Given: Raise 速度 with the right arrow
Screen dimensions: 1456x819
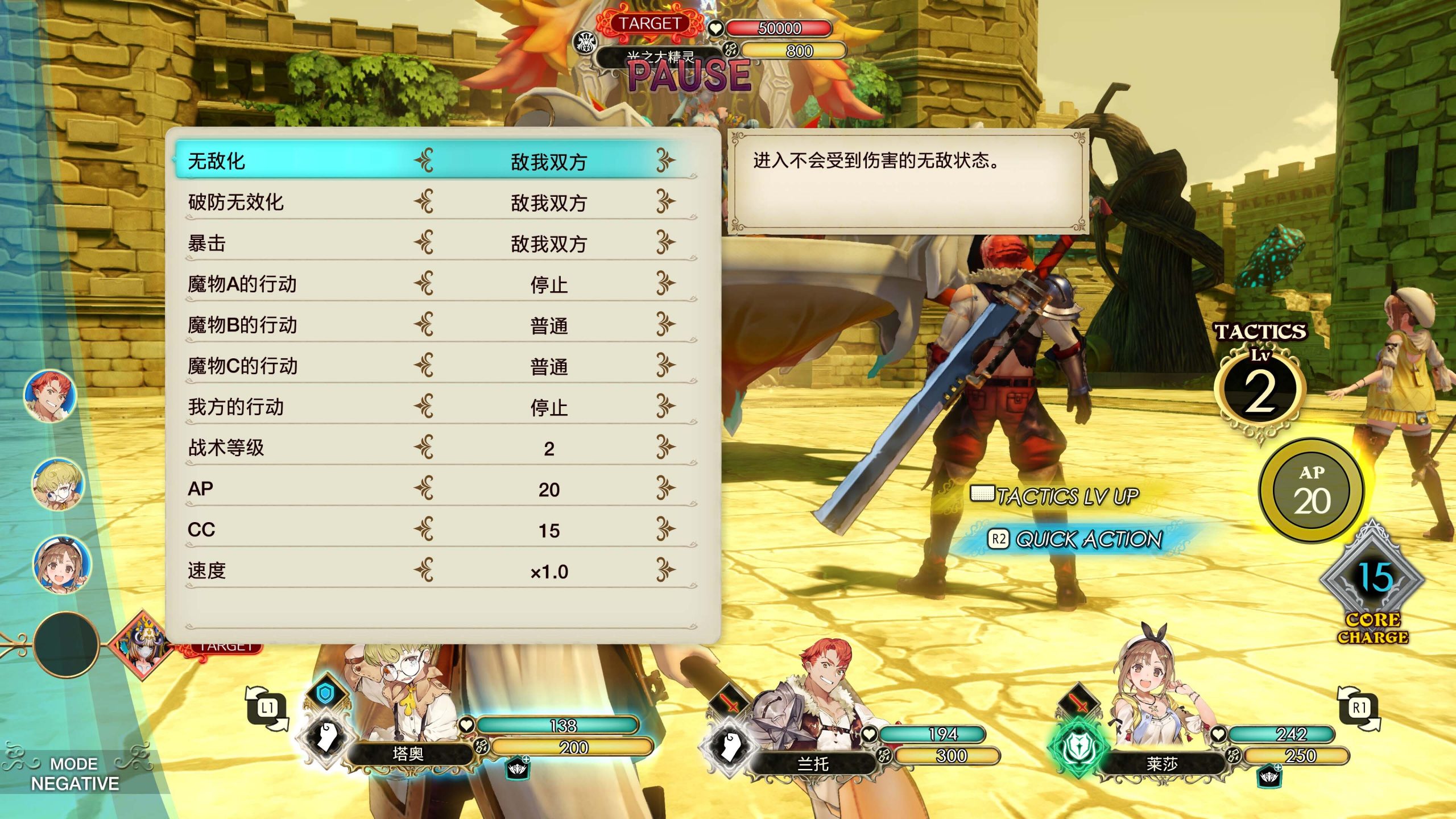Looking at the screenshot, I should 665,570.
